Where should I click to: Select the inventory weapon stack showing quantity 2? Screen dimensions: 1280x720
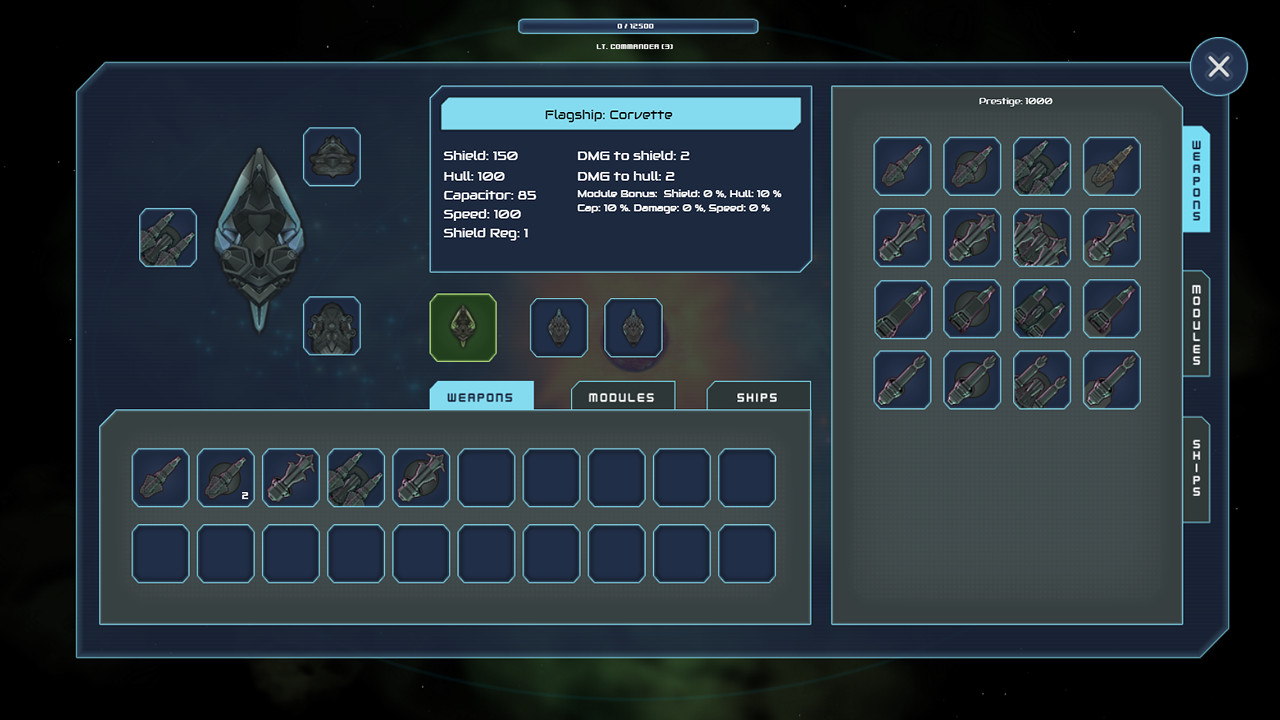tap(225, 478)
